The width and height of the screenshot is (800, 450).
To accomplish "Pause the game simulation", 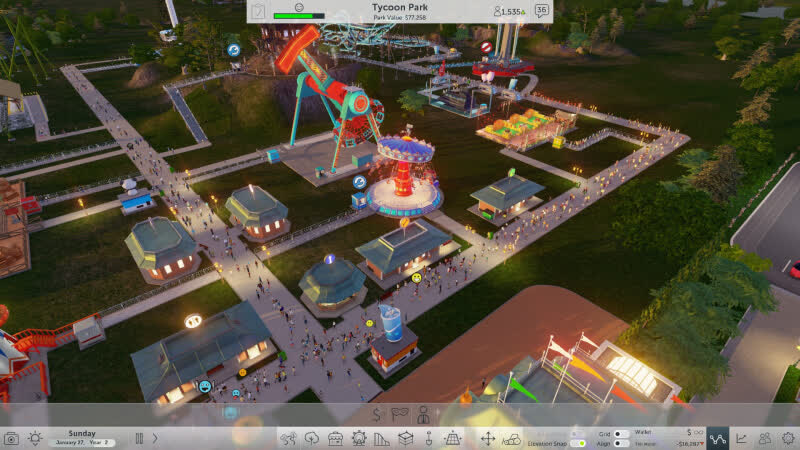I will tap(139, 438).
